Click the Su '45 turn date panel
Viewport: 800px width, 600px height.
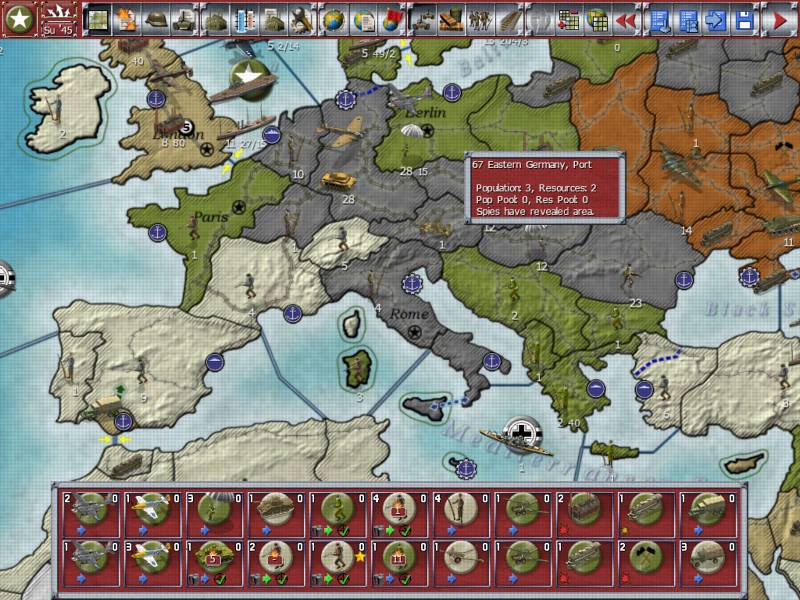click(x=58, y=19)
